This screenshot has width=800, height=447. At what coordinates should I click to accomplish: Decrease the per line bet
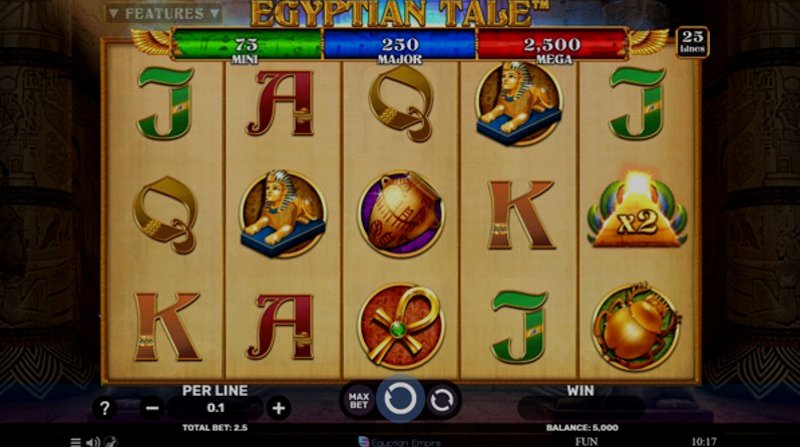(x=152, y=407)
